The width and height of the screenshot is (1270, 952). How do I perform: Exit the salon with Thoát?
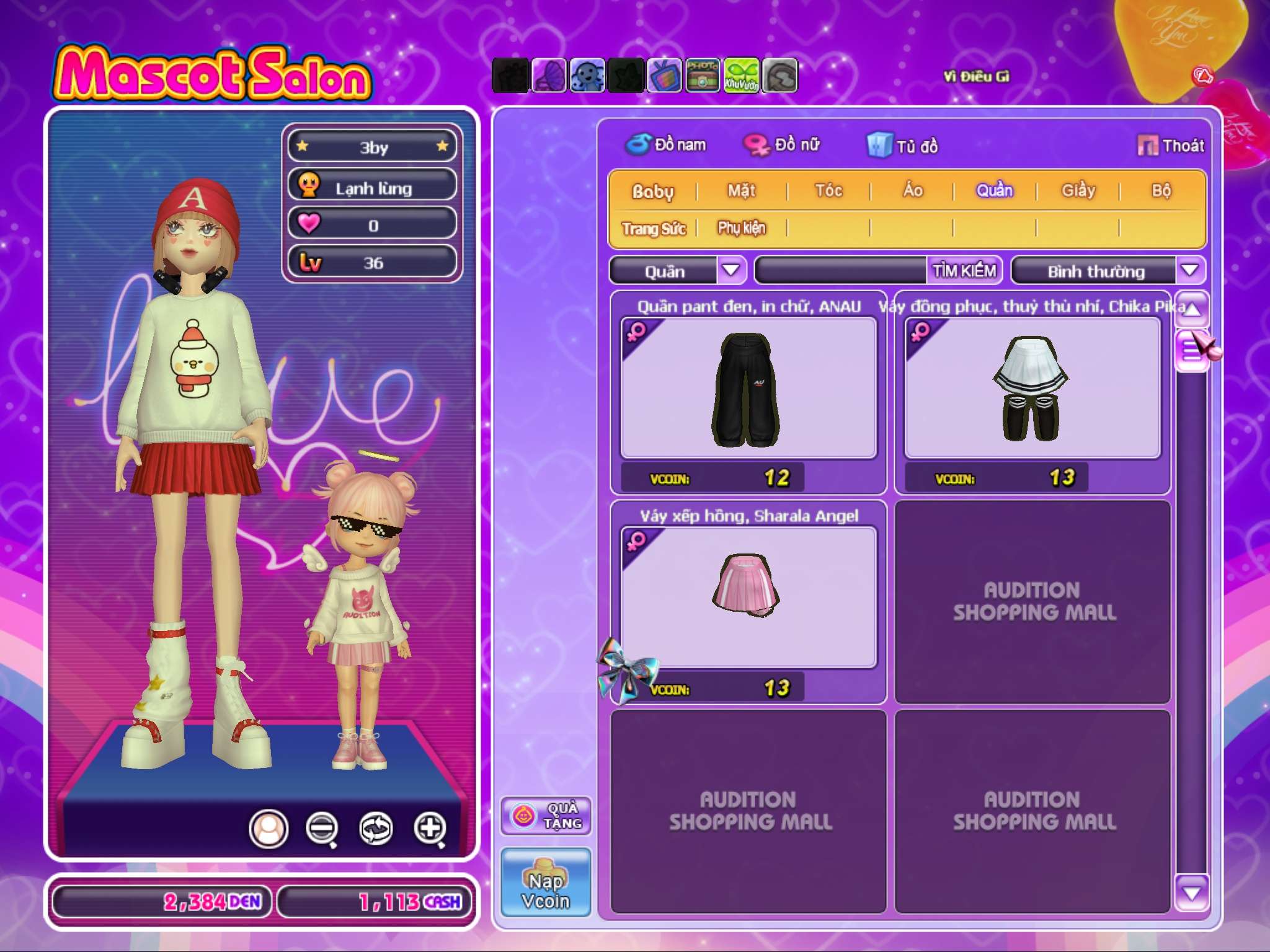(x=1171, y=146)
